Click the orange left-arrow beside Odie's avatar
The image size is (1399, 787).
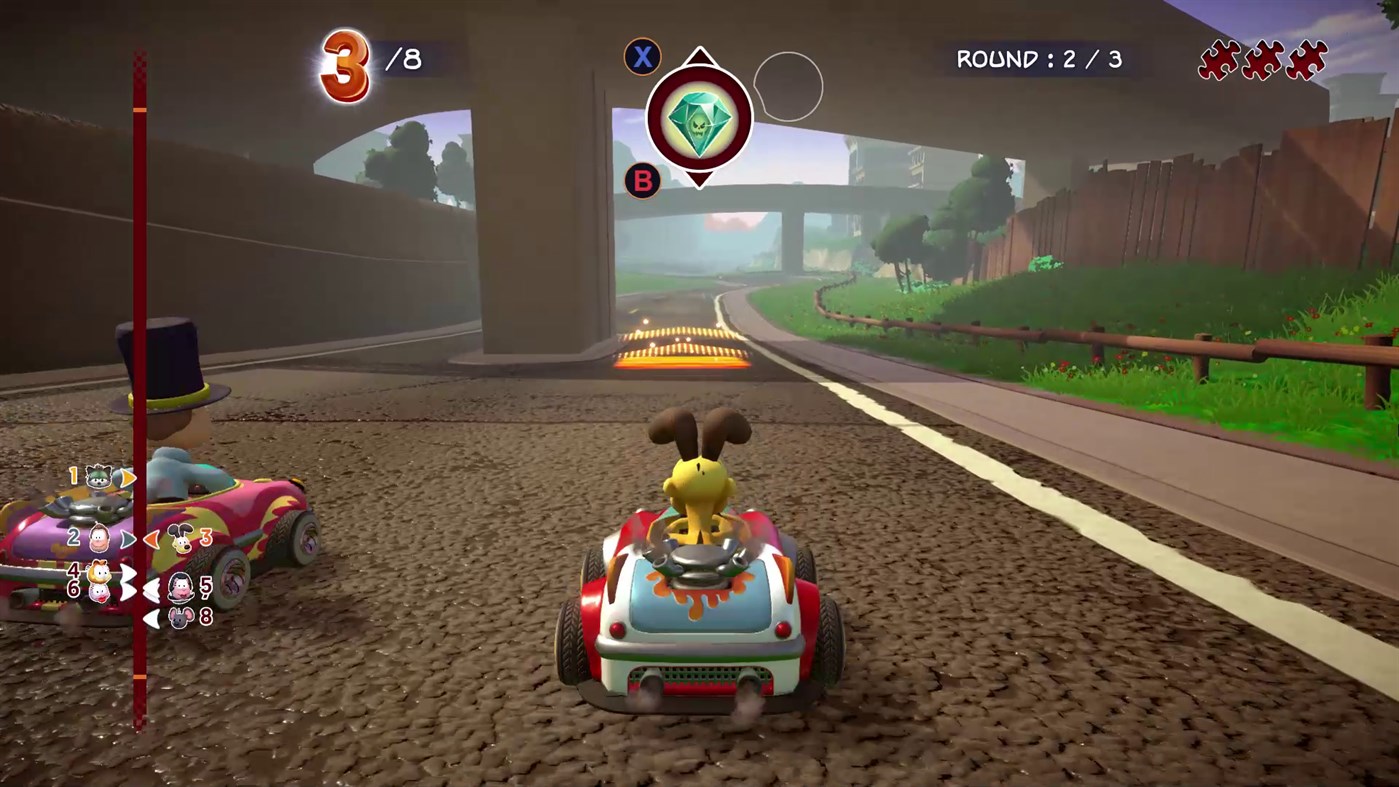(x=154, y=539)
